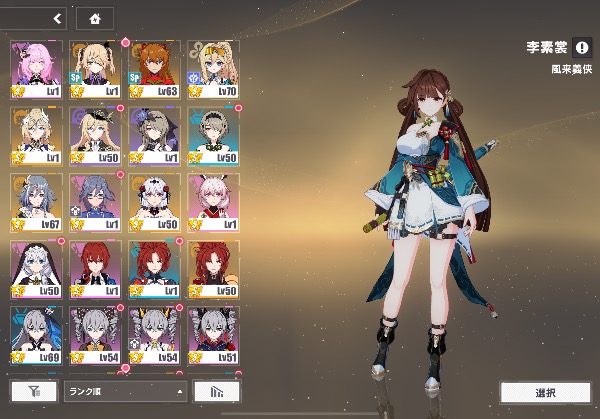The height and width of the screenshot is (419, 600).
Task: Choose the Lv51 silver drill-haired character
Action: 213,333
